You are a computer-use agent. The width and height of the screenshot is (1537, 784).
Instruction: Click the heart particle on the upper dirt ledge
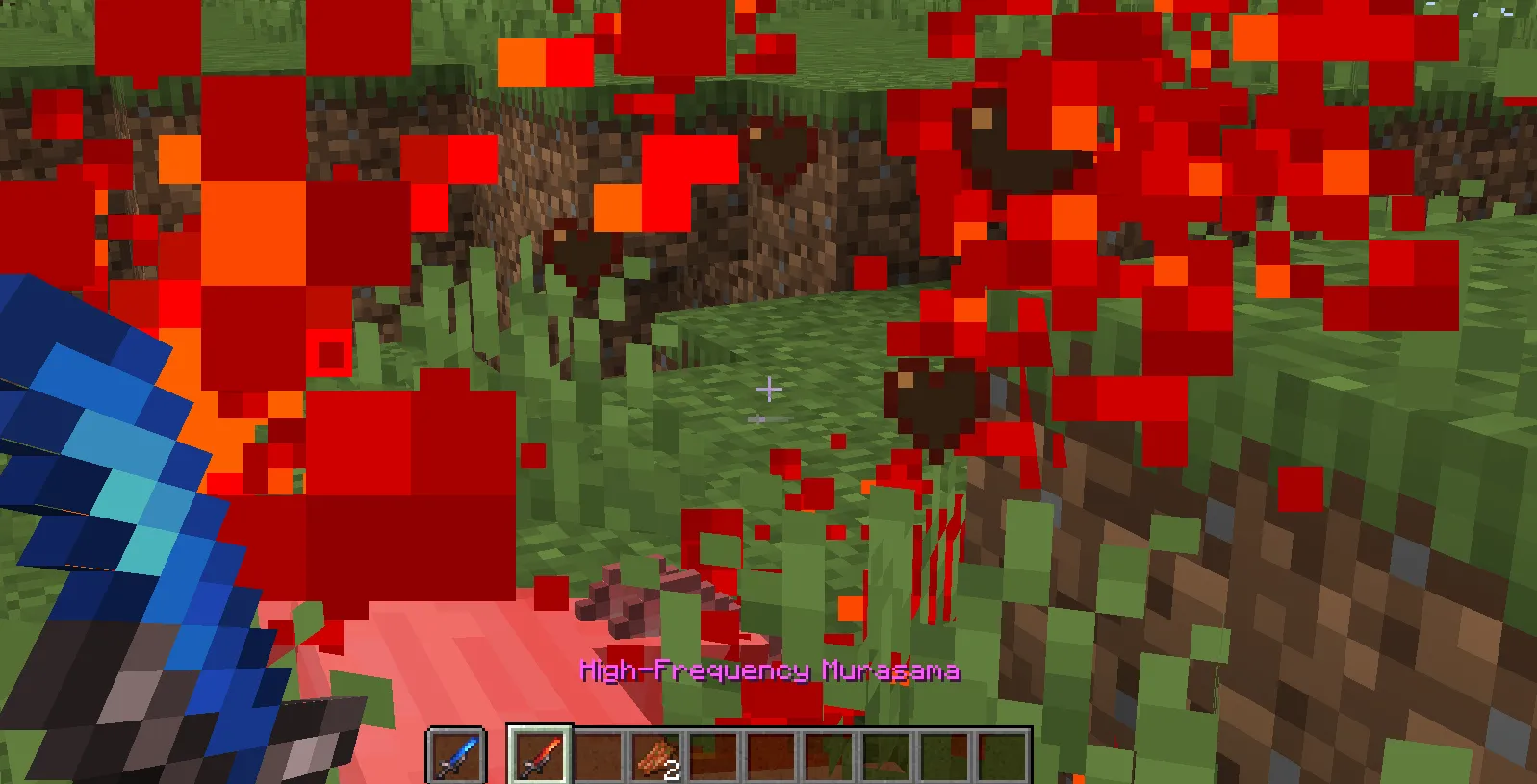pos(780,149)
